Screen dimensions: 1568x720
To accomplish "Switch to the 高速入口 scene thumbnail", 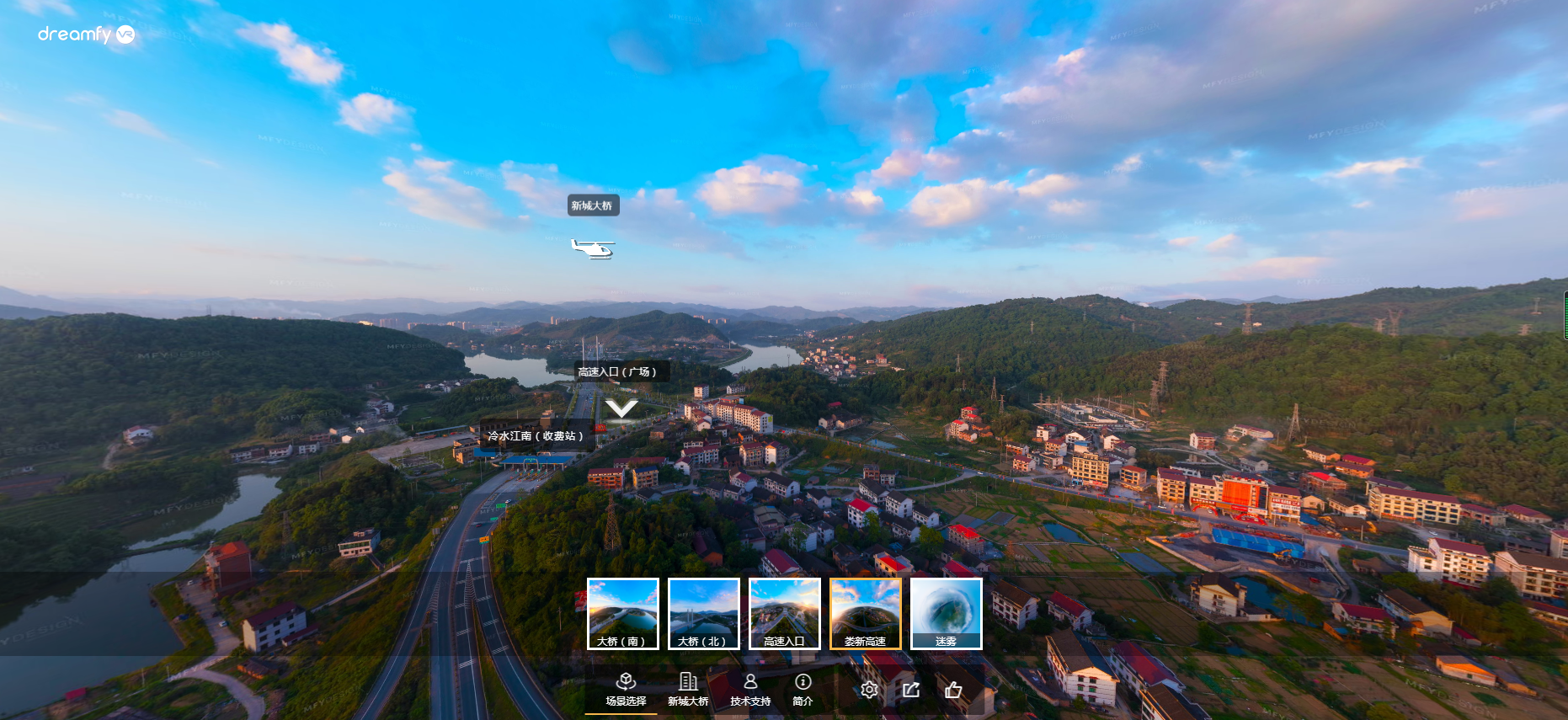I will point(784,613).
